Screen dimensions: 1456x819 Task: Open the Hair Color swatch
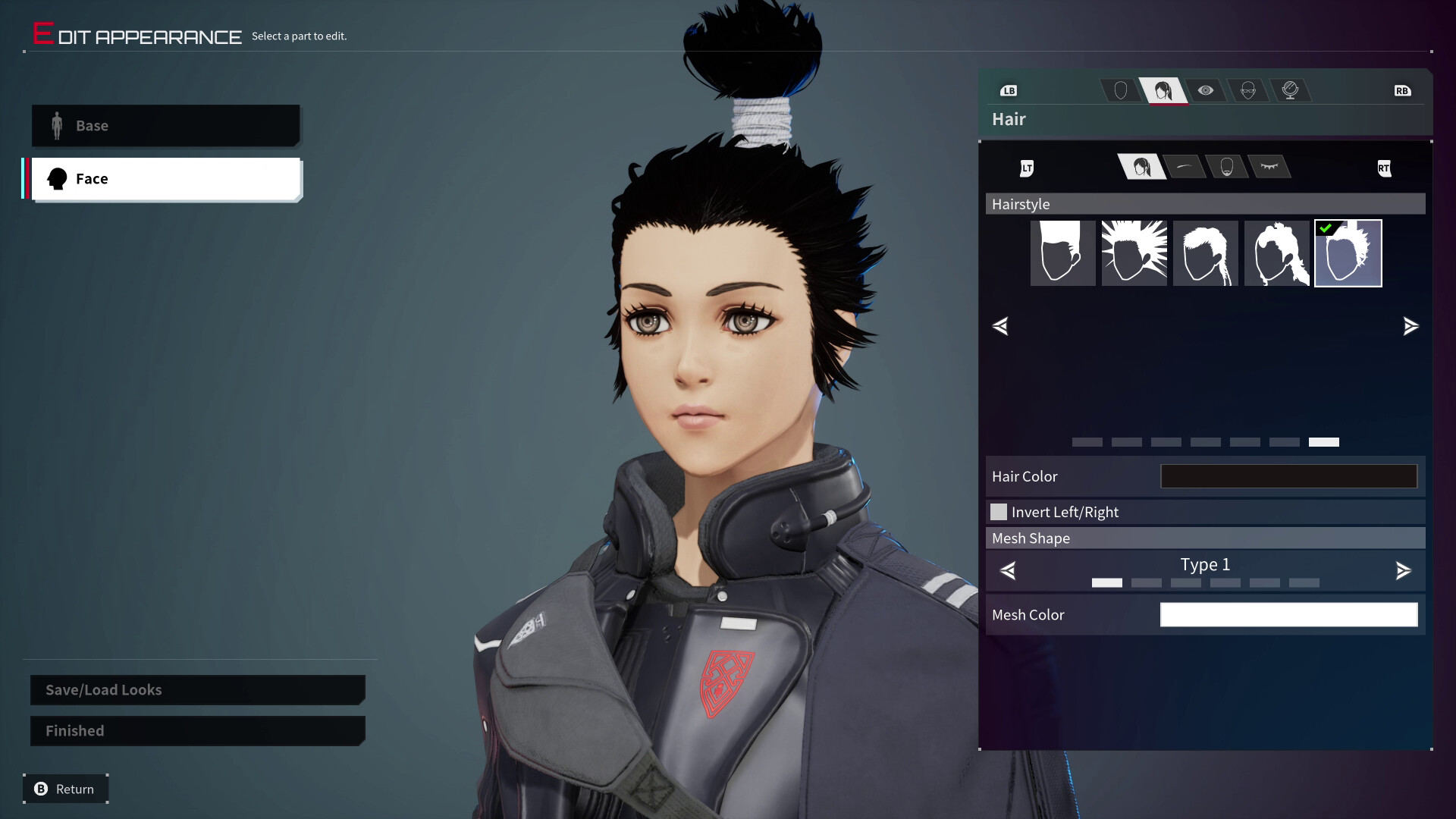click(x=1288, y=476)
